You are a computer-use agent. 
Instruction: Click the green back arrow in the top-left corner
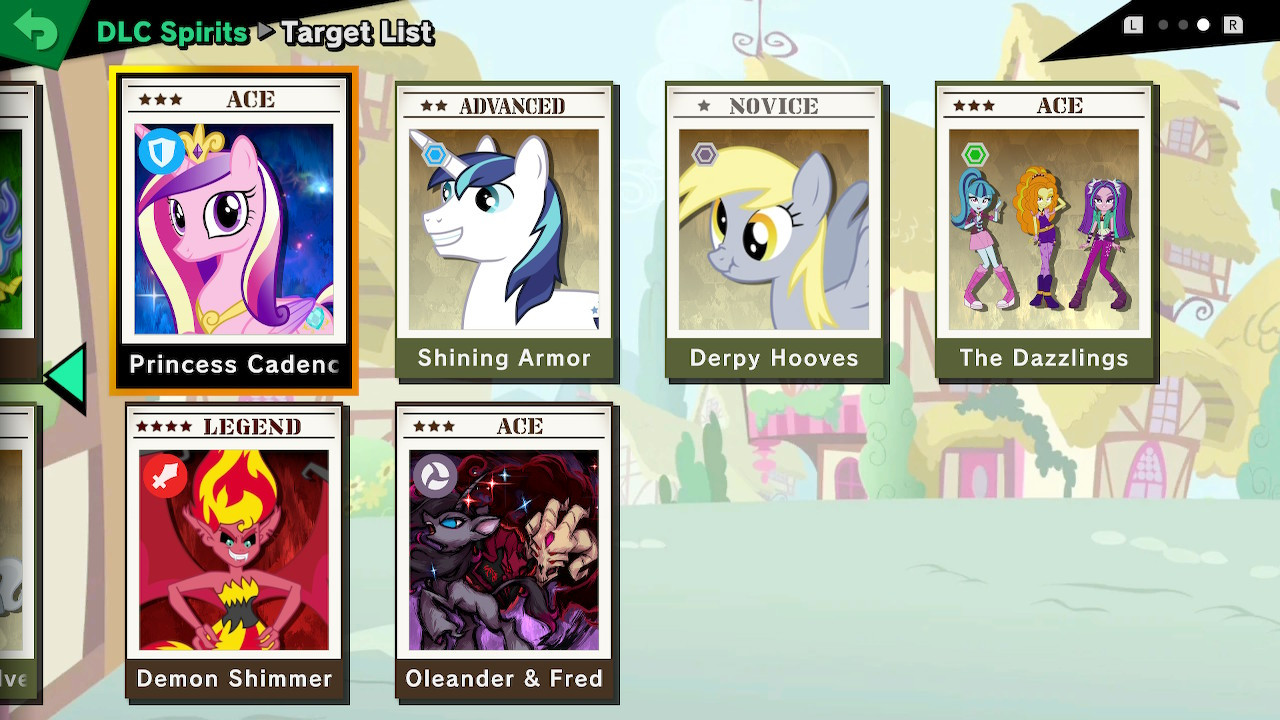click(x=38, y=29)
